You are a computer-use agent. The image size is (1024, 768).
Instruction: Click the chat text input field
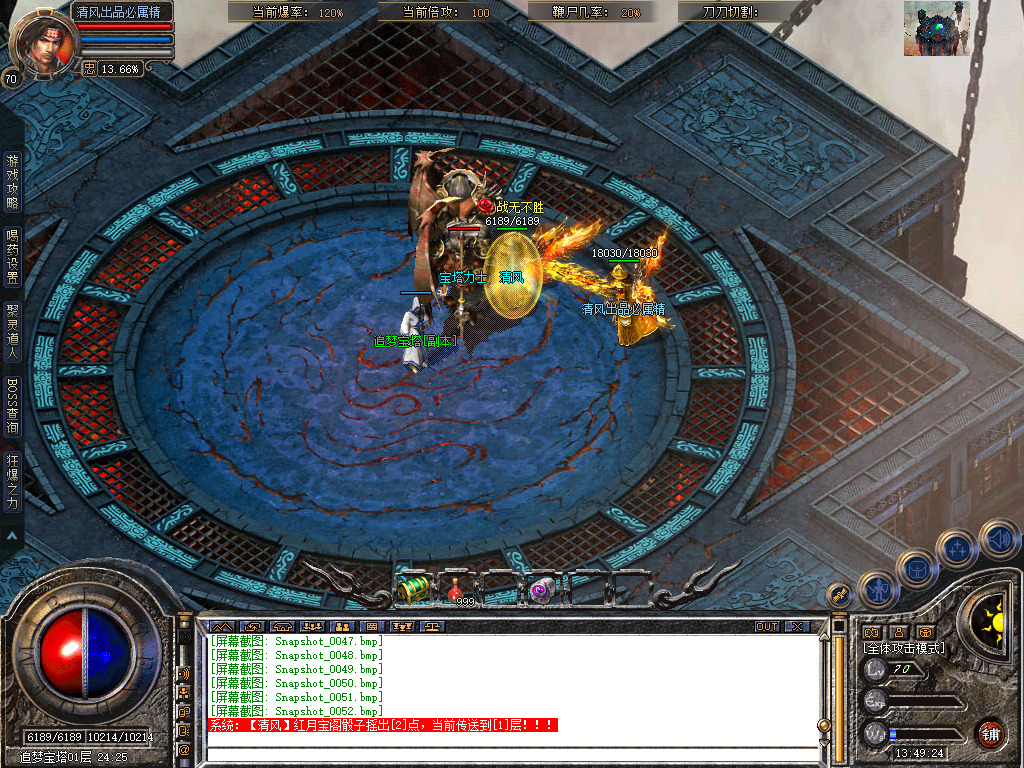[510, 754]
